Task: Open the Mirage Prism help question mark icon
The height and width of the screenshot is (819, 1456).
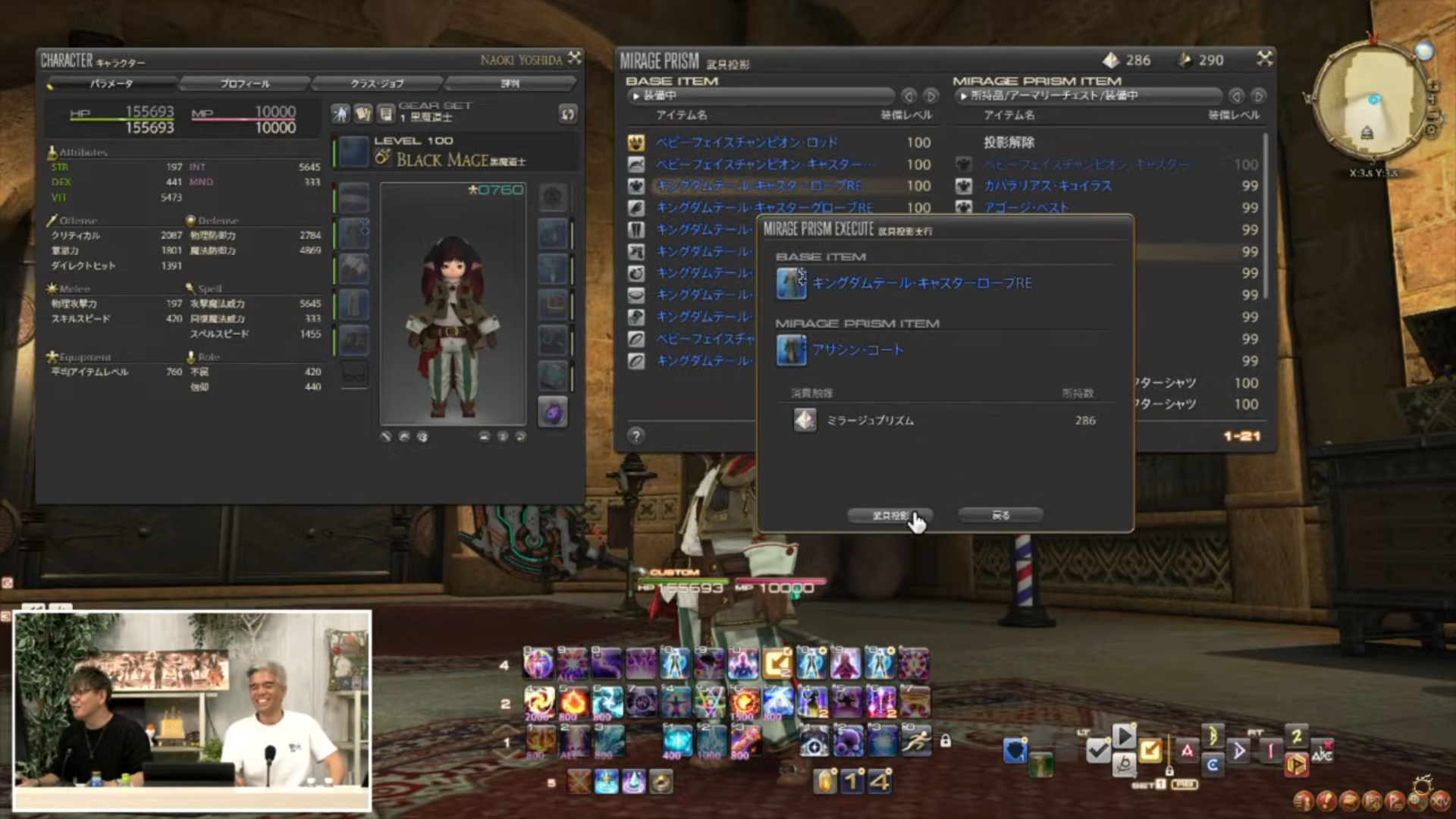Action: pos(635,436)
